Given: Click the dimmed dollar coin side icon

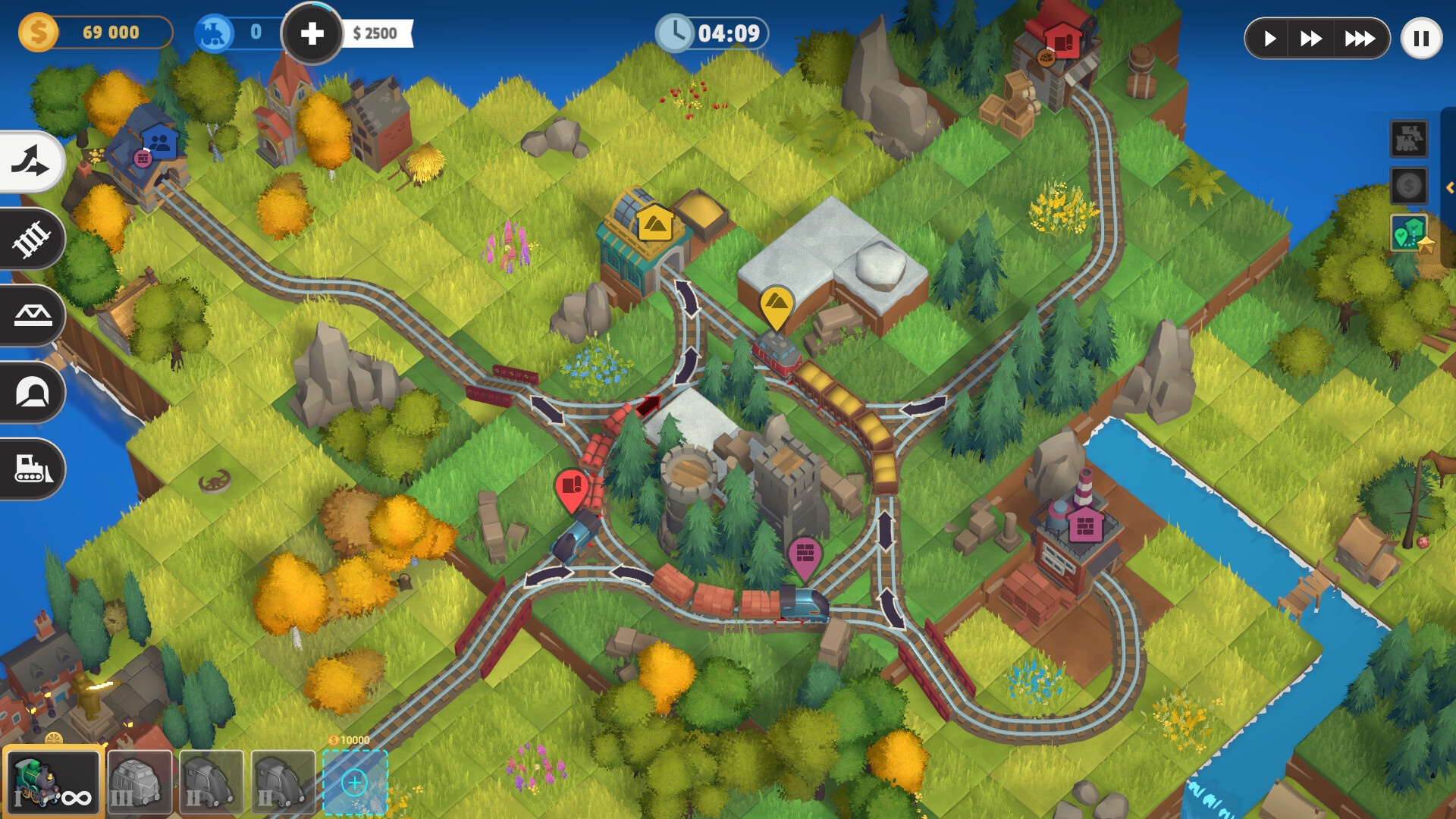Looking at the screenshot, I should click(x=1408, y=186).
